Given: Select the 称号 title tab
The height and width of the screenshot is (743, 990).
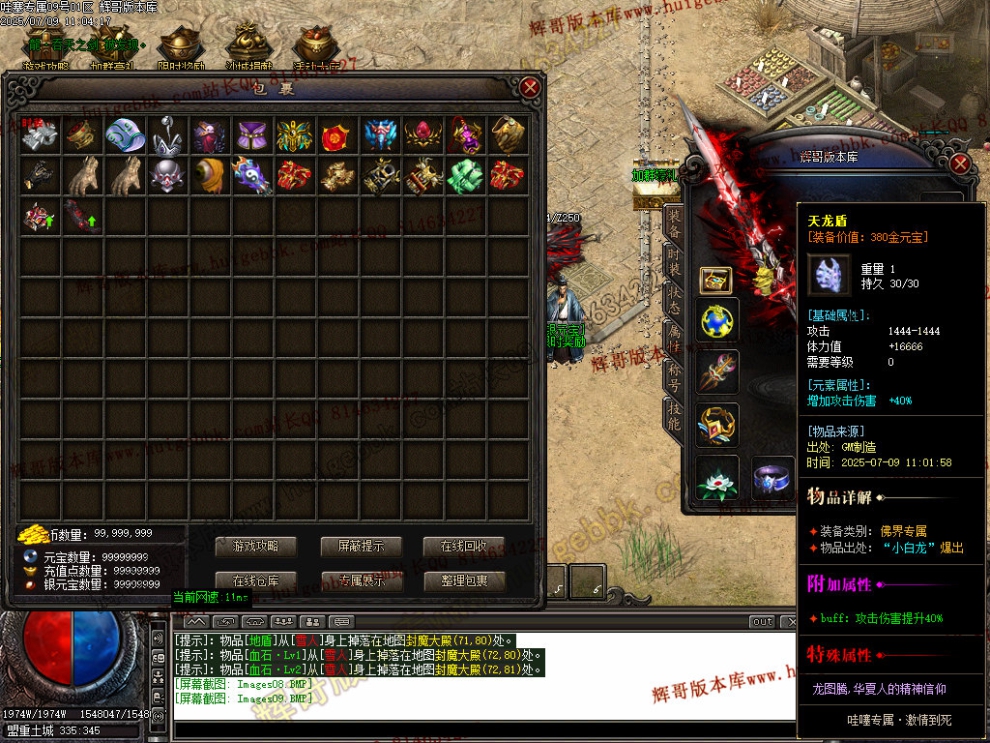Looking at the screenshot, I should click(674, 378).
